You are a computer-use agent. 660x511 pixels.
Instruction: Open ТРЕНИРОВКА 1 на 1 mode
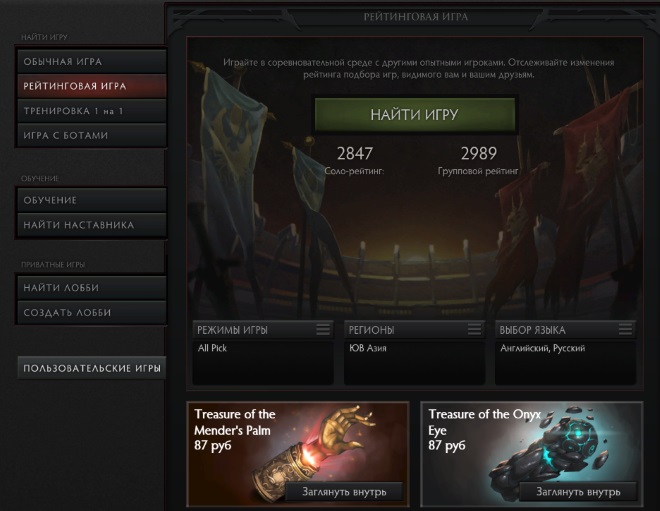90,110
